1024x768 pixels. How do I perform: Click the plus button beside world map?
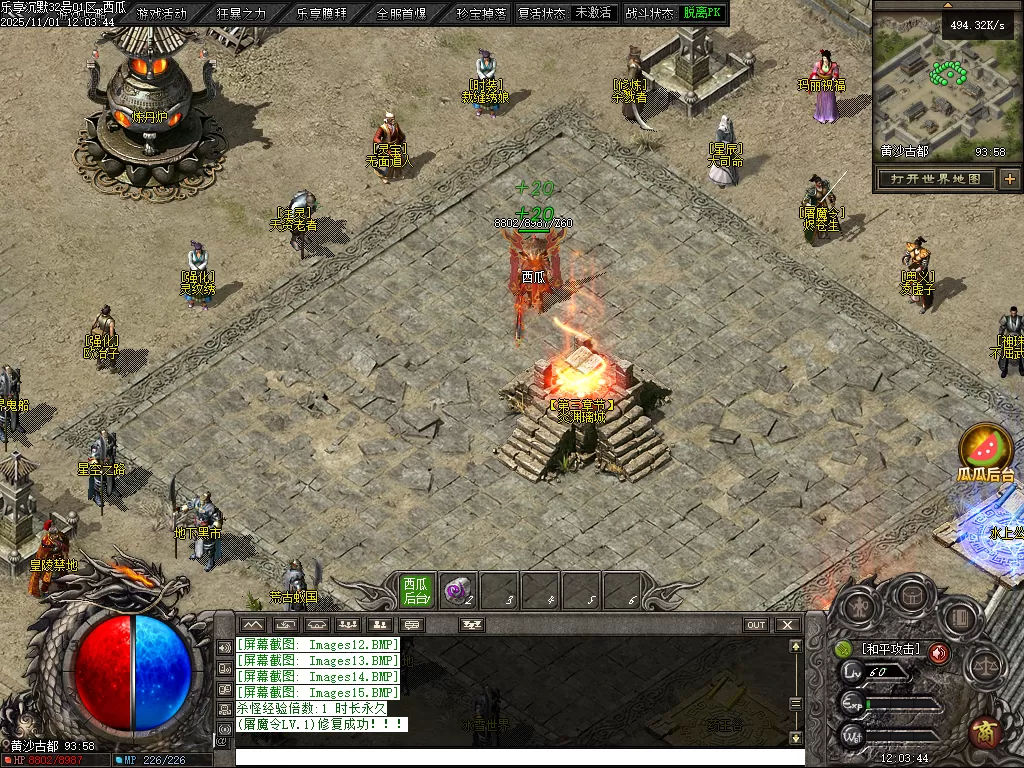point(1010,179)
